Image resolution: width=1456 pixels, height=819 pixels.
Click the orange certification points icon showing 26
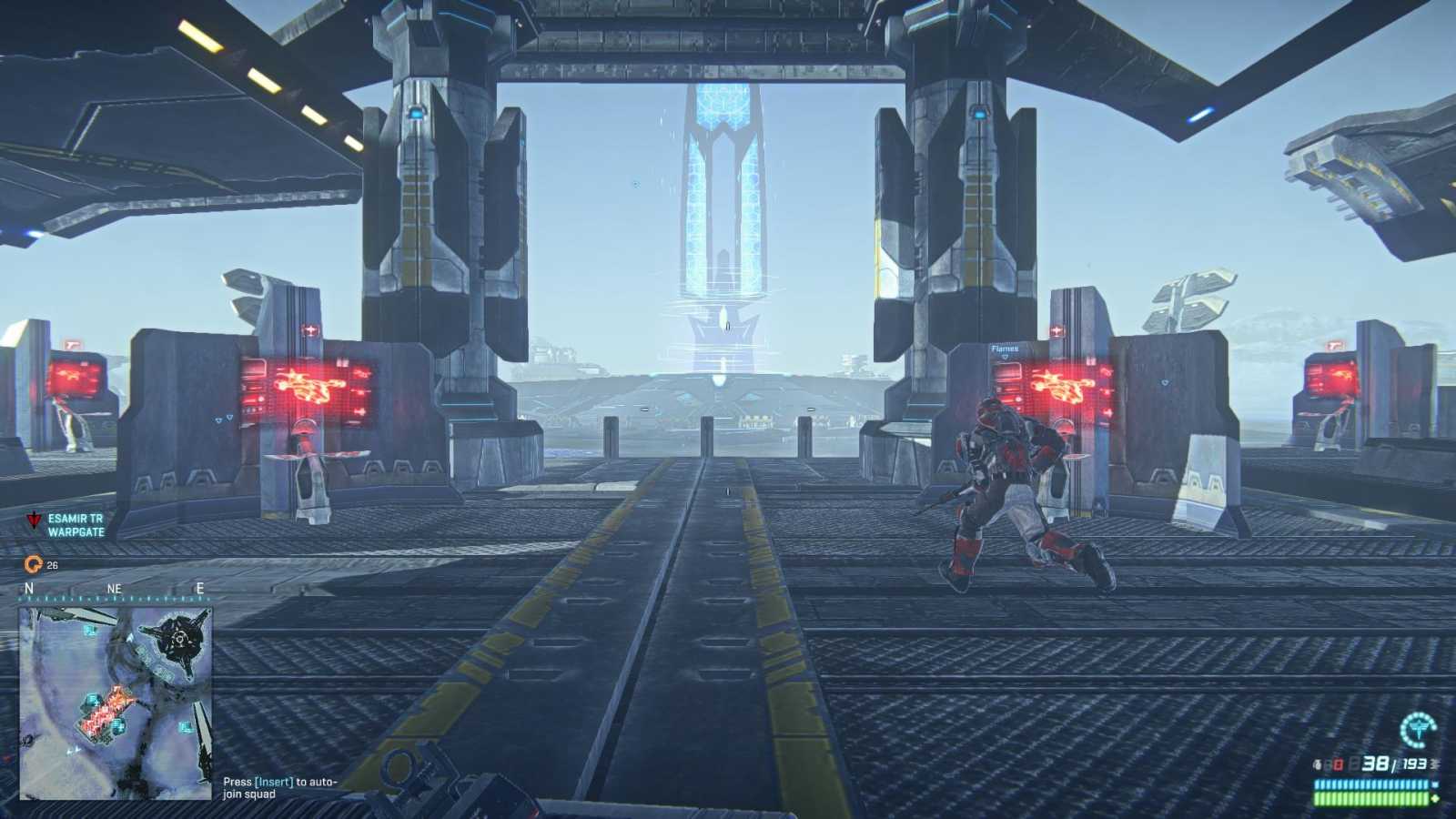point(33,564)
